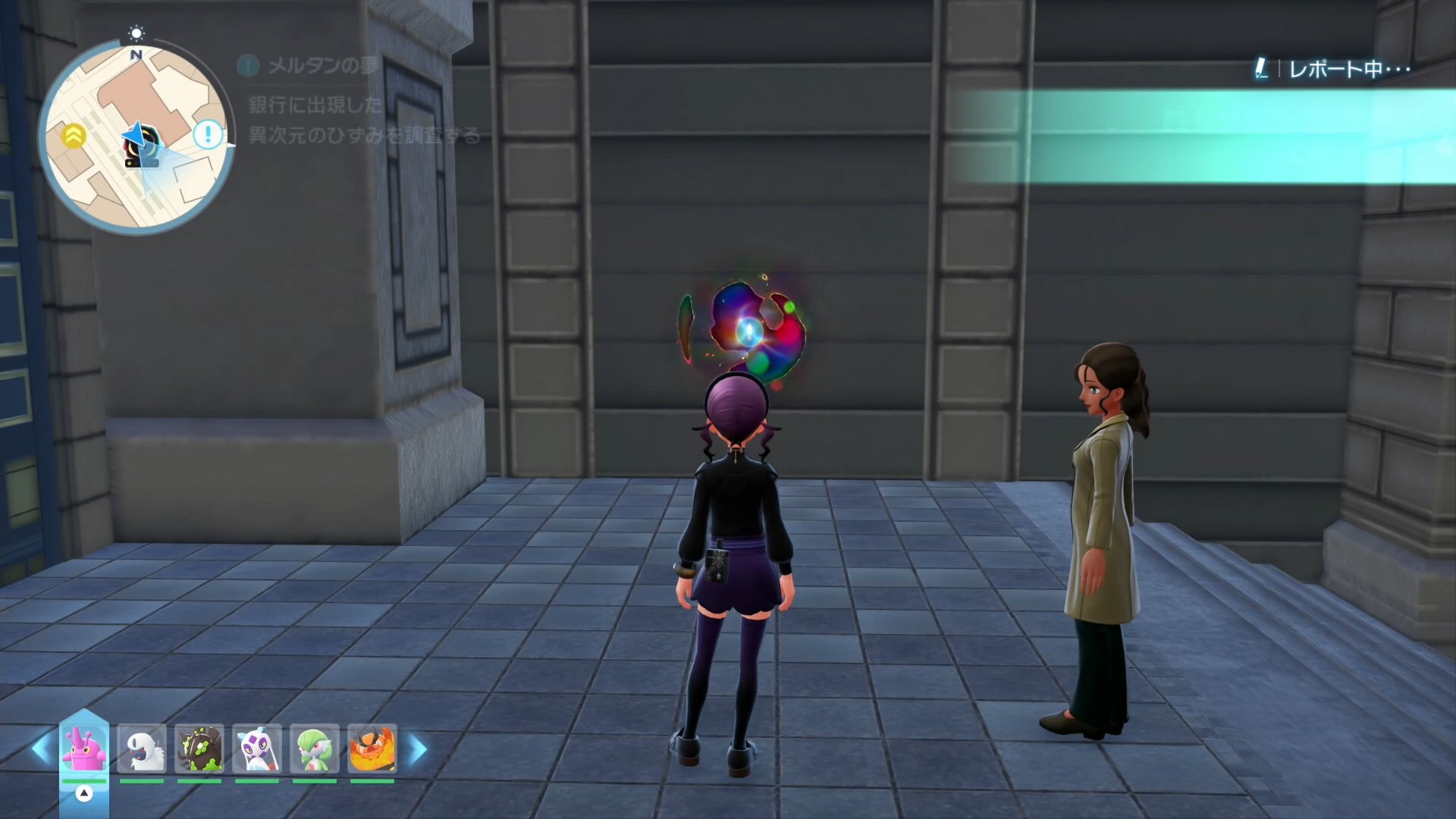This screenshot has height=819, width=1456.
Task: Pick Froslass from the party bar
Action: pyautogui.click(x=257, y=748)
